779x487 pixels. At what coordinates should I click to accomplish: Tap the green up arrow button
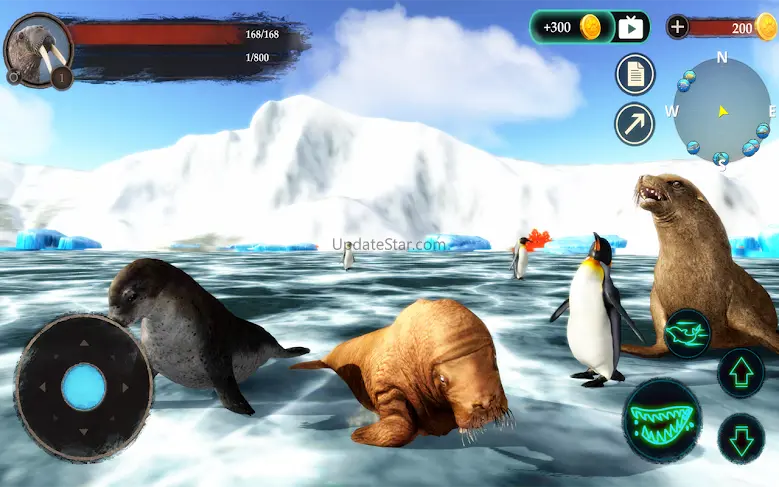(741, 373)
